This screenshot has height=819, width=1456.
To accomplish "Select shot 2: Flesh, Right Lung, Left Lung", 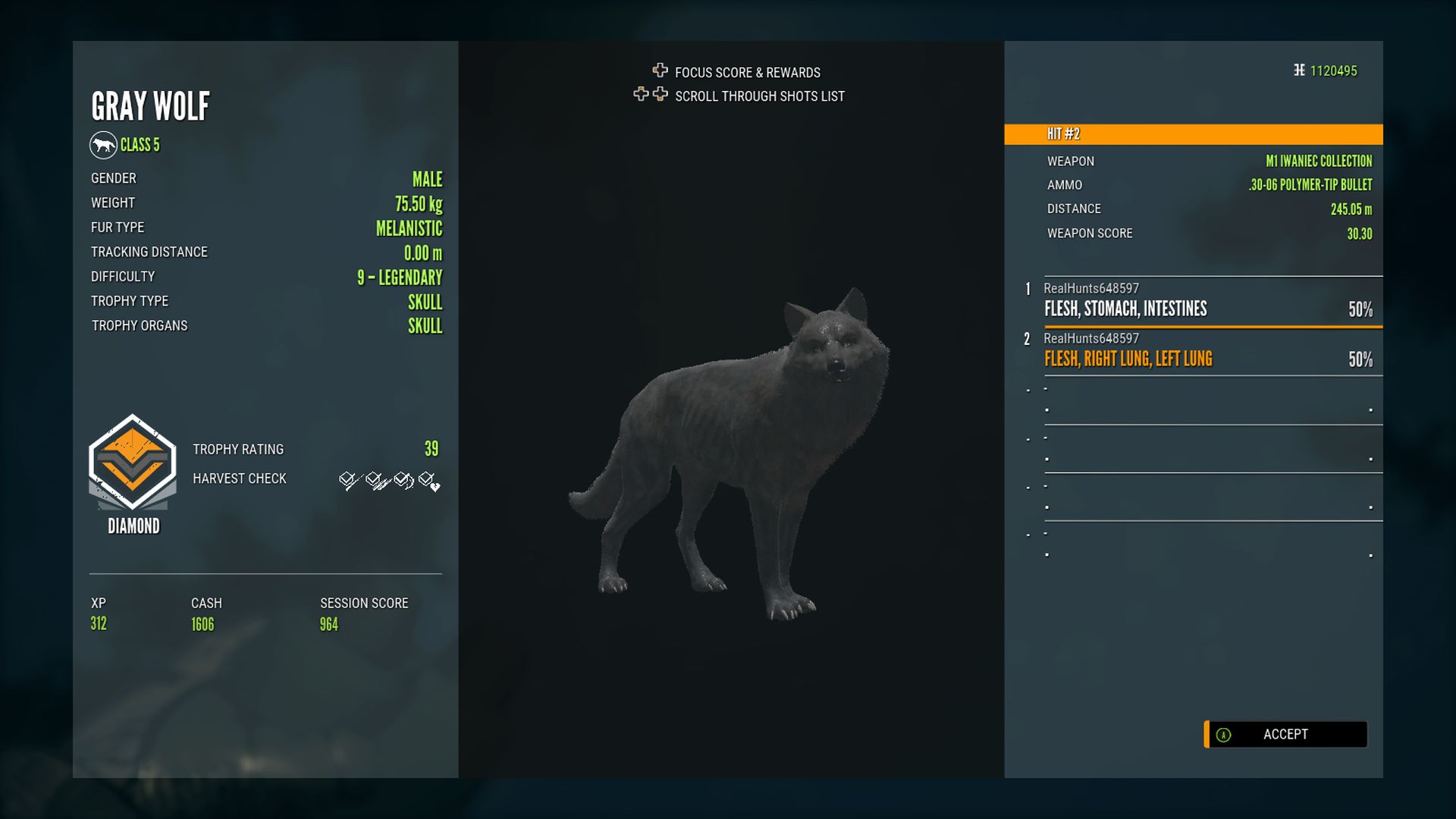I will tap(1206, 353).
